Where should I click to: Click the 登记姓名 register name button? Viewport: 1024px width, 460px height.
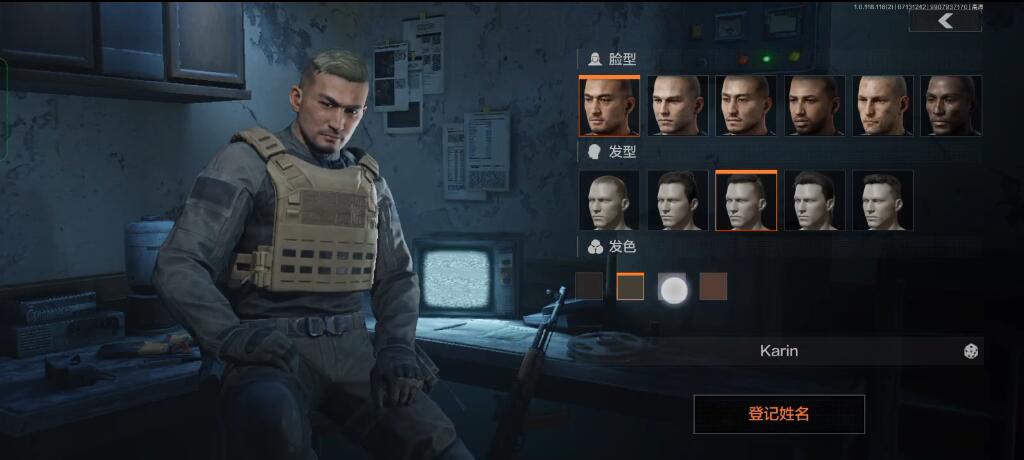779,414
